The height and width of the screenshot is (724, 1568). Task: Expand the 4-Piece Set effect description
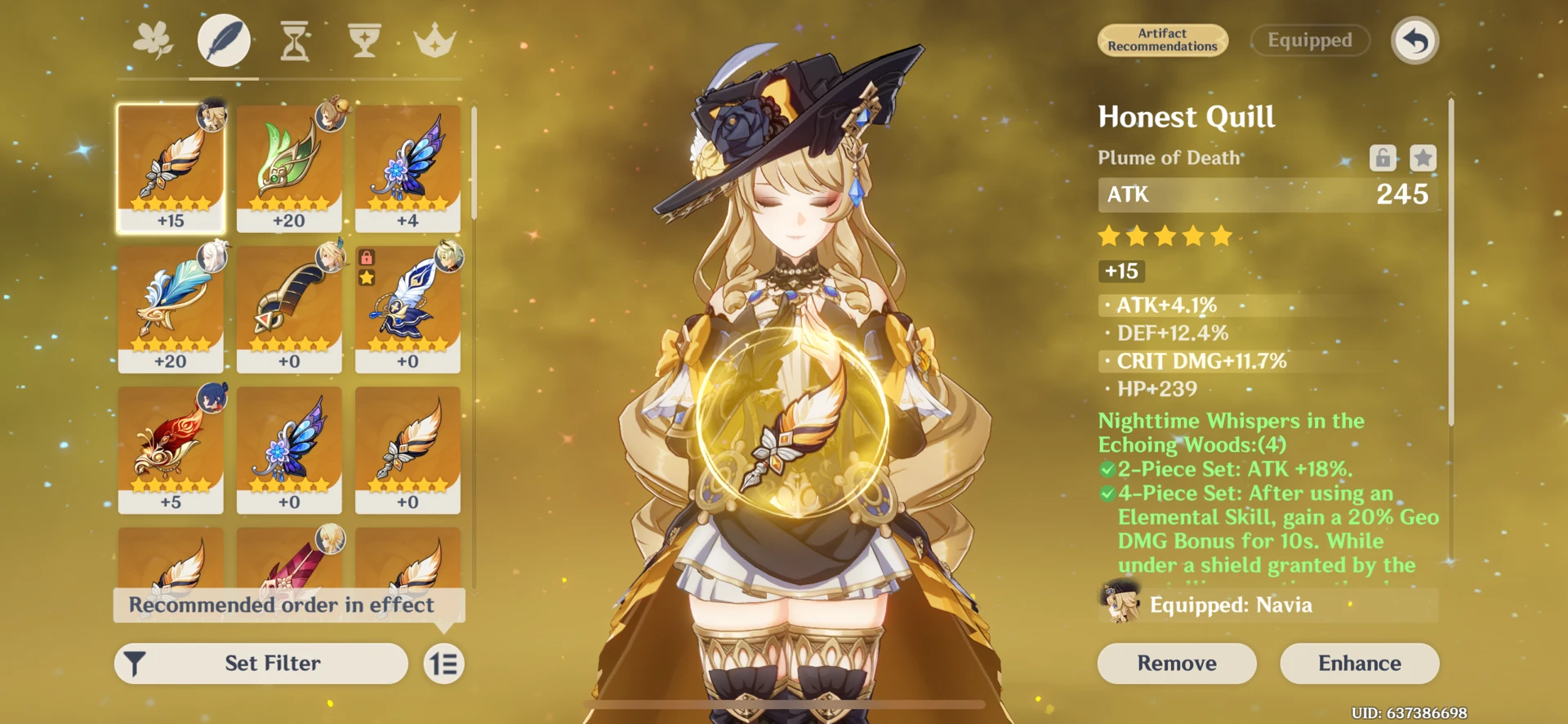pyautogui.click(x=1274, y=529)
